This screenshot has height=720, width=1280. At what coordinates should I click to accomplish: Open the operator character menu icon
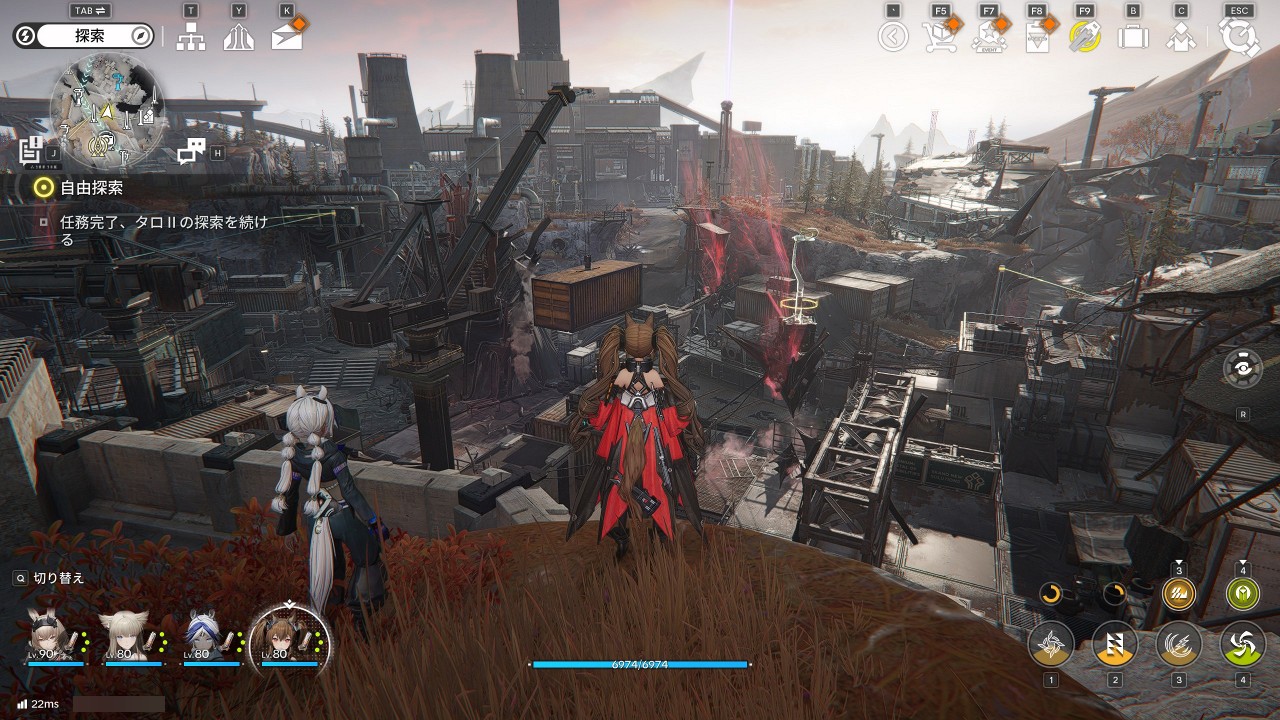click(1181, 37)
